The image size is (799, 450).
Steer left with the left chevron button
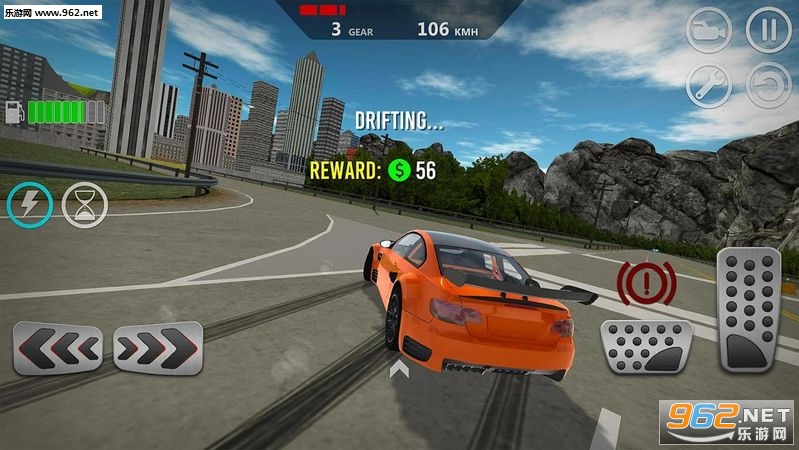pyautogui.click(x=57, y=348)
